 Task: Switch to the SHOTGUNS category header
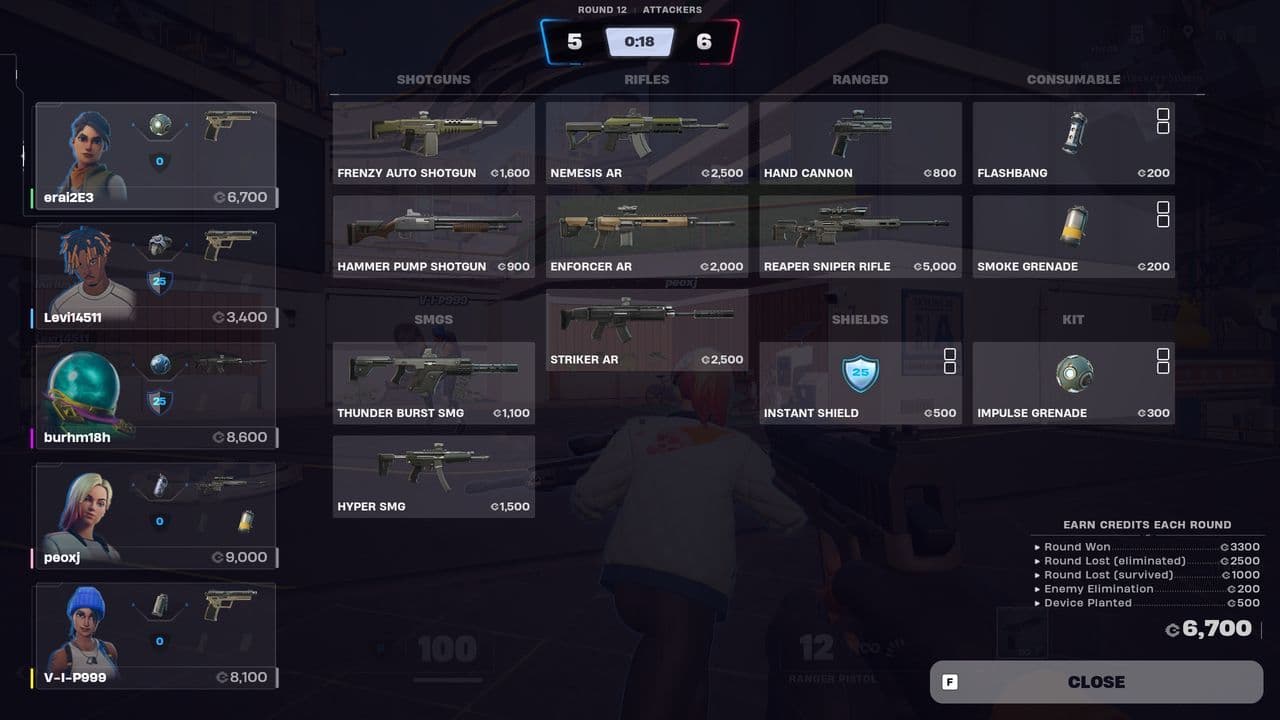(433, 79)
